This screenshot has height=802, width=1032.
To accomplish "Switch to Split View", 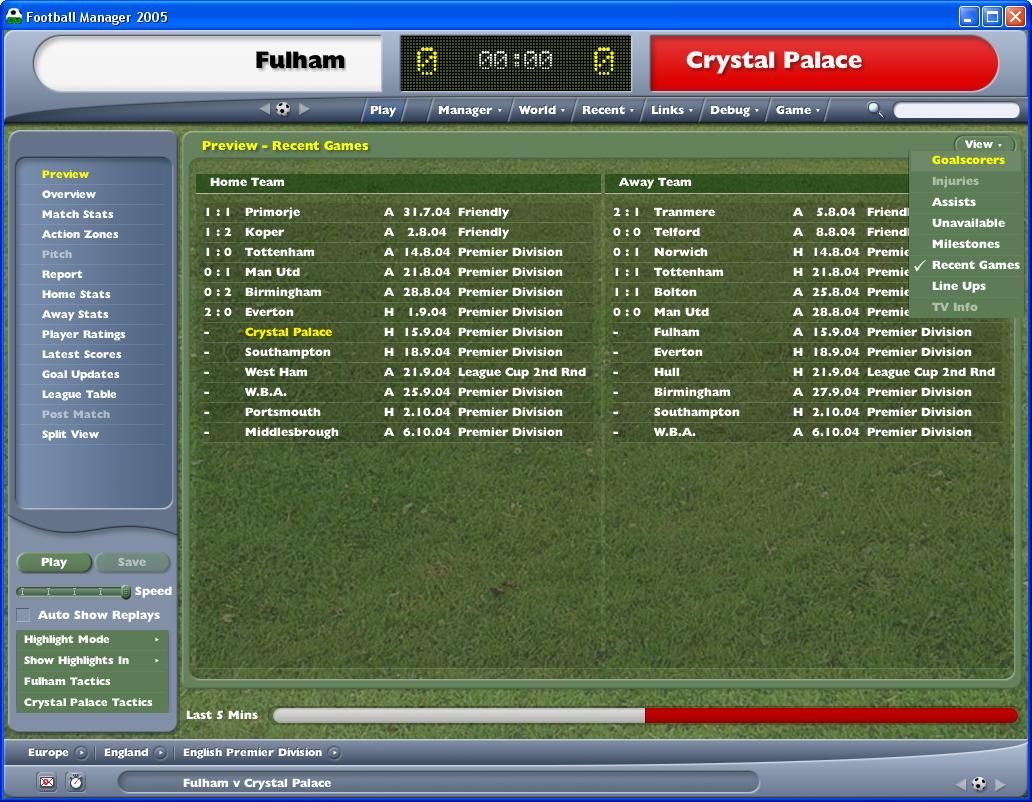I will pyautogui.click(x=70, y=434).
